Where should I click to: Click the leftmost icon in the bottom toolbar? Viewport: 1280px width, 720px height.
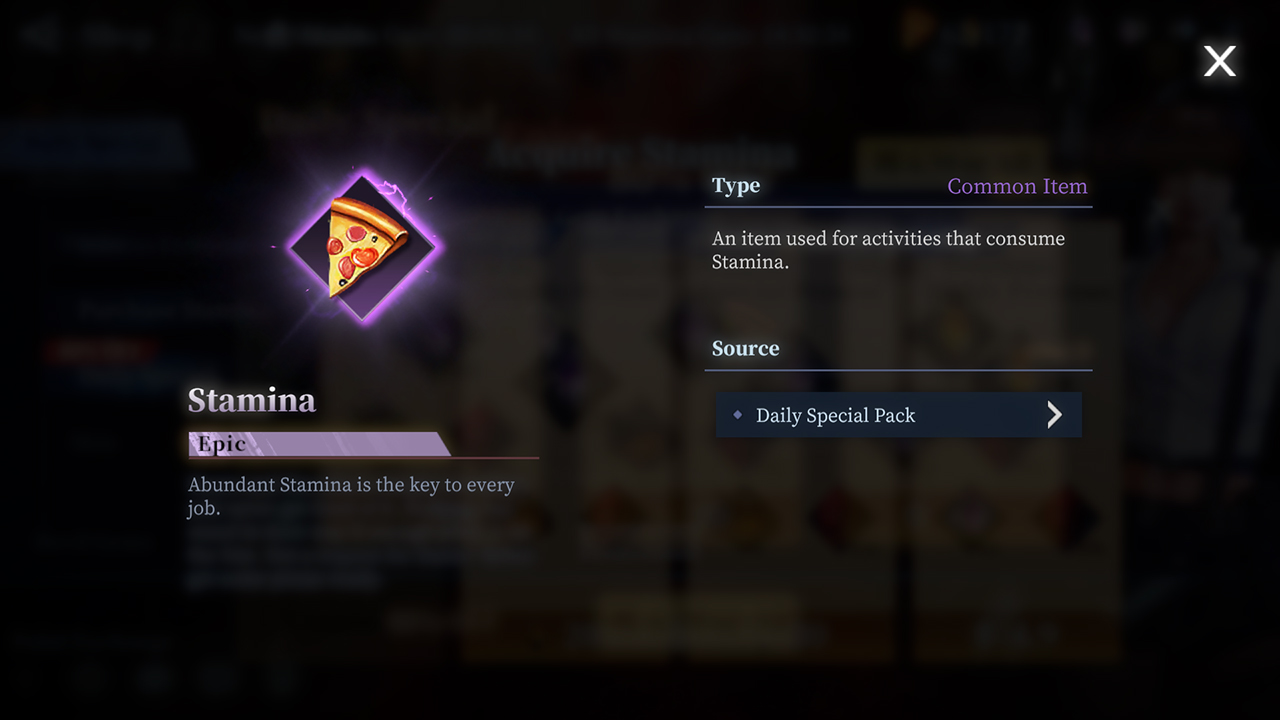[25, 681]
